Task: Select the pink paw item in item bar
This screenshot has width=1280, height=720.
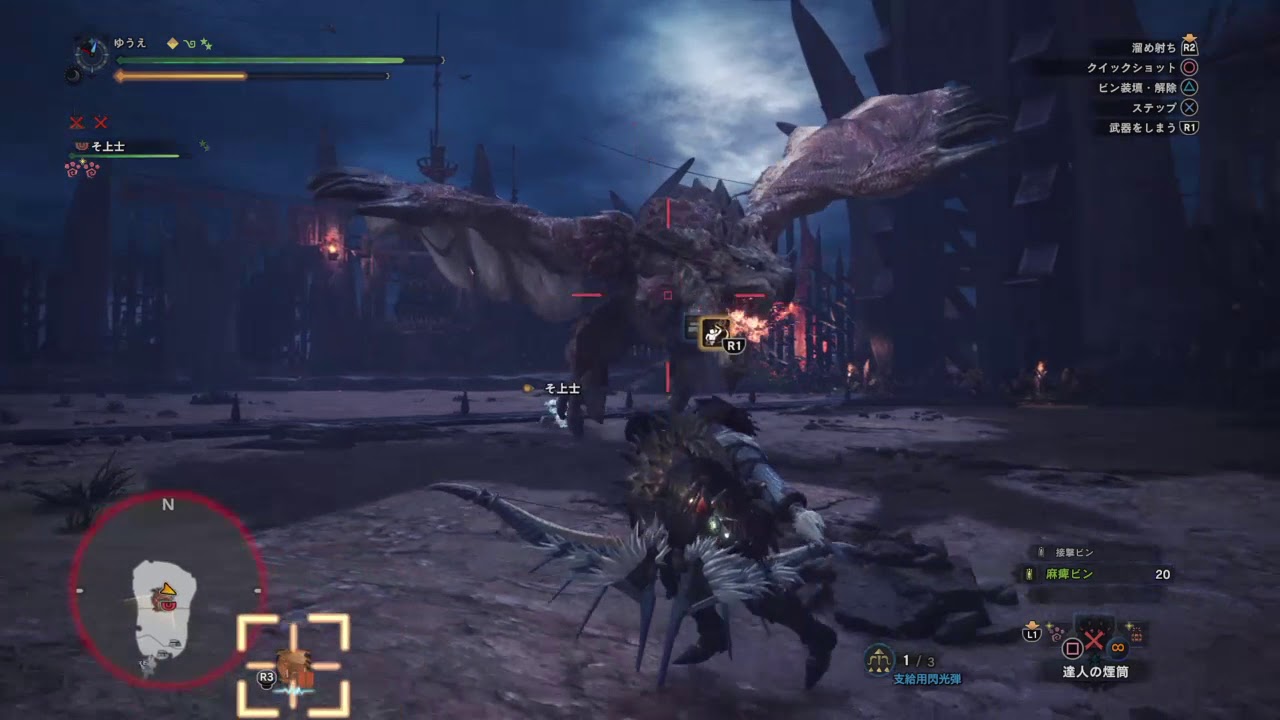Action: [1057, 632]
